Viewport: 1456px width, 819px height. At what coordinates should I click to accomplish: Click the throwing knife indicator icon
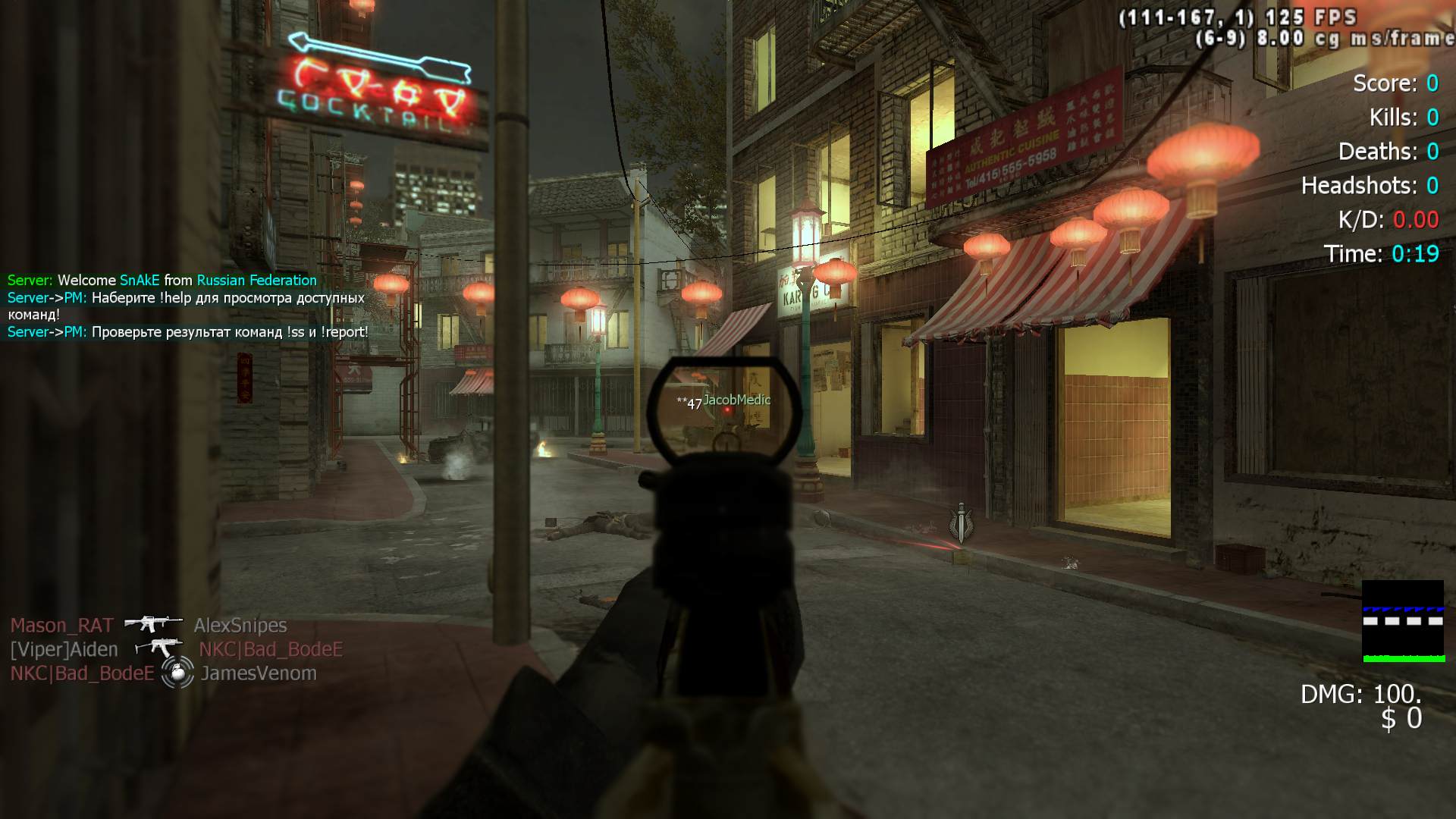(961, 522)
